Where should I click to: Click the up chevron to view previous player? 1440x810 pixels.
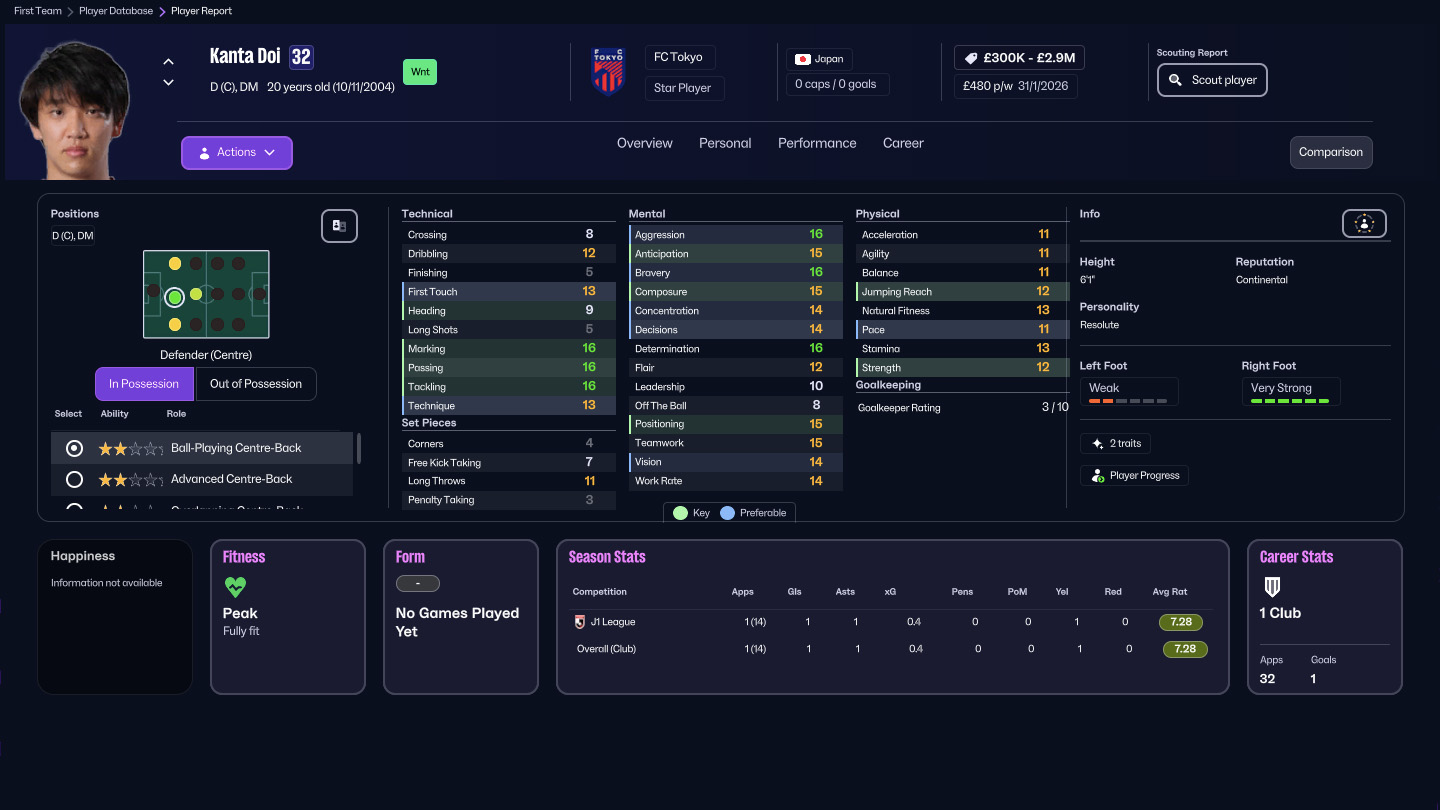168,60
